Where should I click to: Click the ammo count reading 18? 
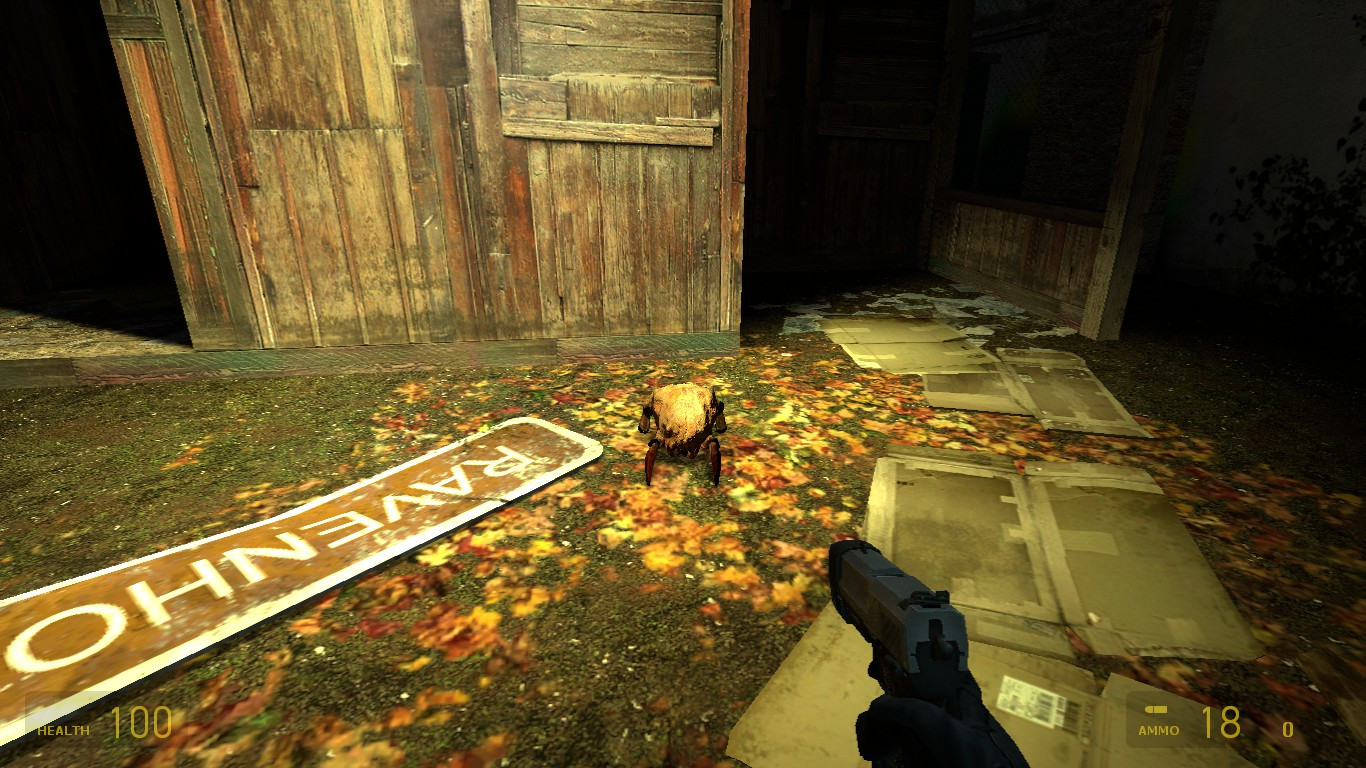1221,720
